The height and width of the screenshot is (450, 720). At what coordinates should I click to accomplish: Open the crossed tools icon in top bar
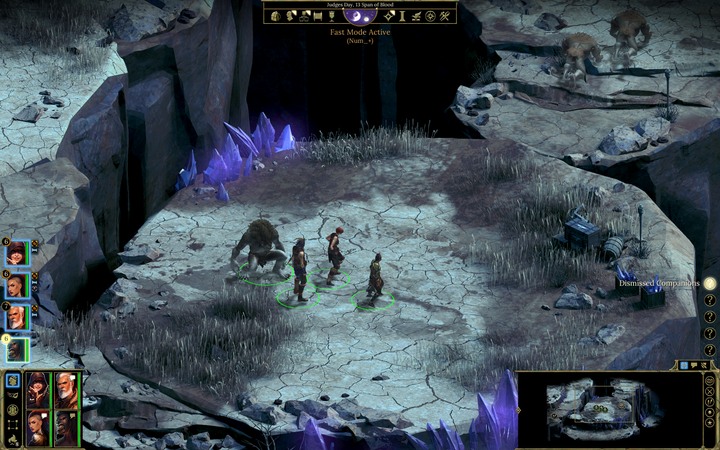click(445, 16)
